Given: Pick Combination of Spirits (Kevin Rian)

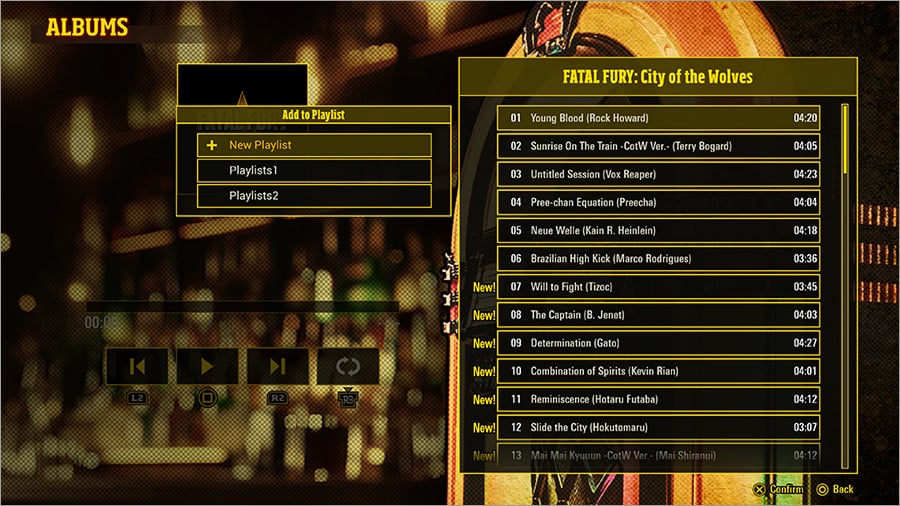Looking at the screenshot, I should click(658, 371).
